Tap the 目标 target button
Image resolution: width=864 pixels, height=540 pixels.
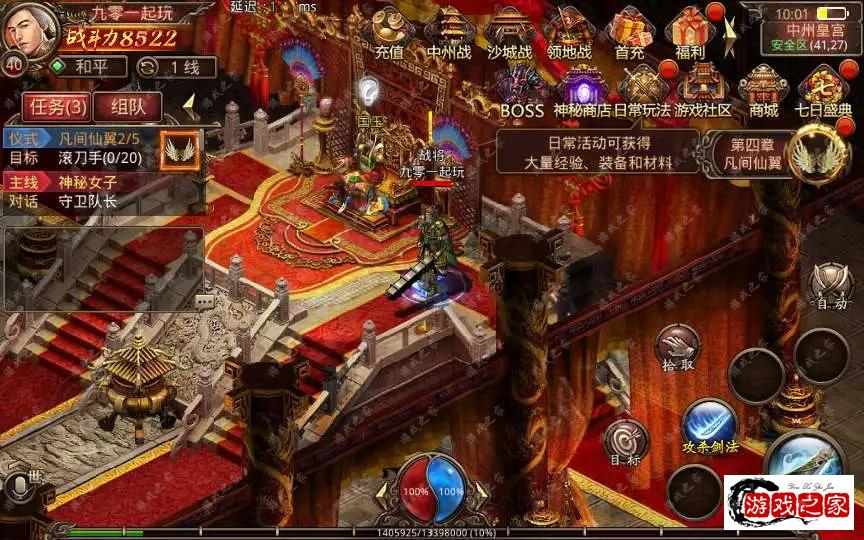626,442
